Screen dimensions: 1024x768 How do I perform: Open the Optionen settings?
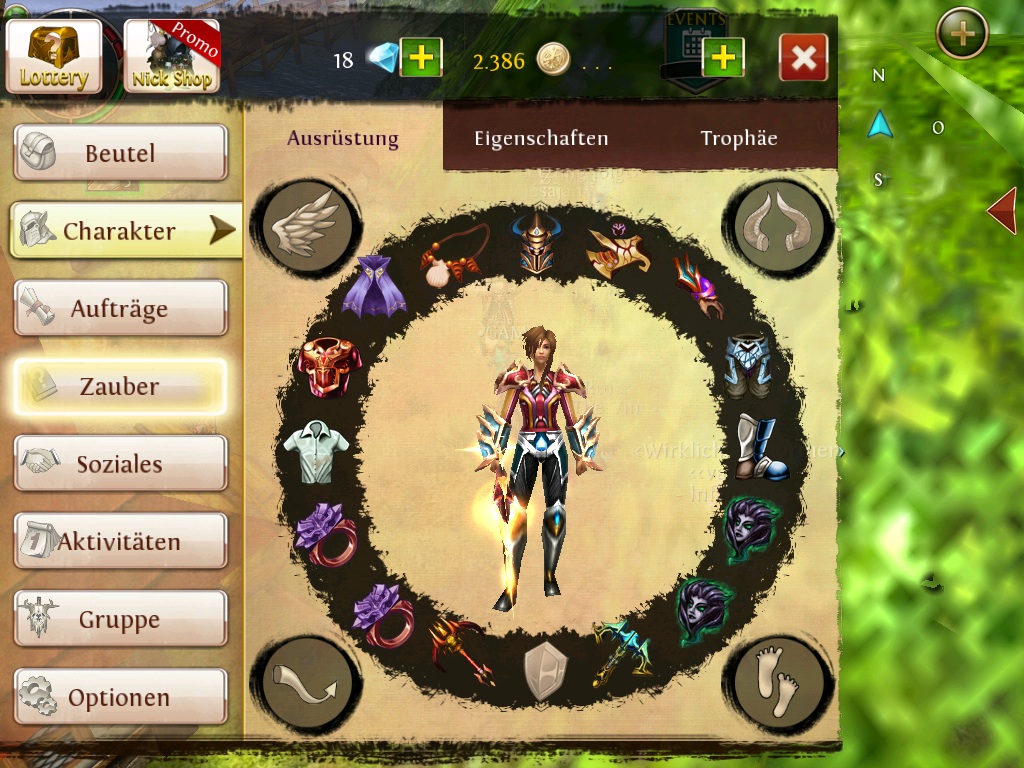[x=120, y=697]
